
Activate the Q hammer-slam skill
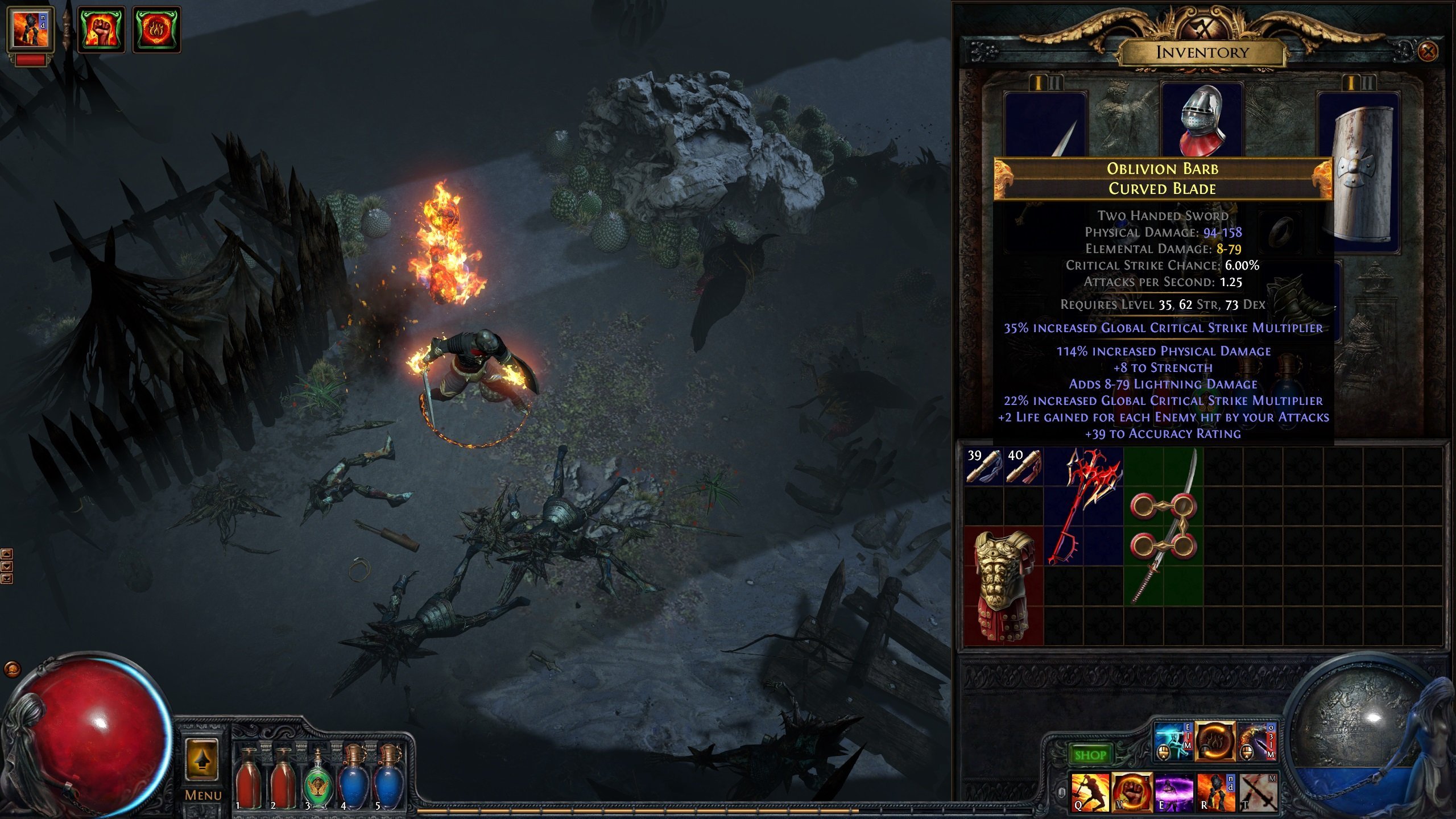coord(1090,792)
